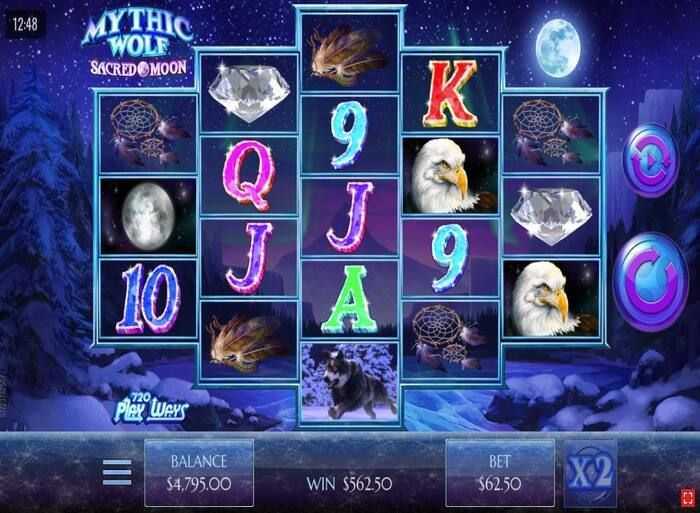The height and width of the screenshot is (513, 700).
Task: Toggle fullscreen with the red corner icon
Action: coord(688,494)
